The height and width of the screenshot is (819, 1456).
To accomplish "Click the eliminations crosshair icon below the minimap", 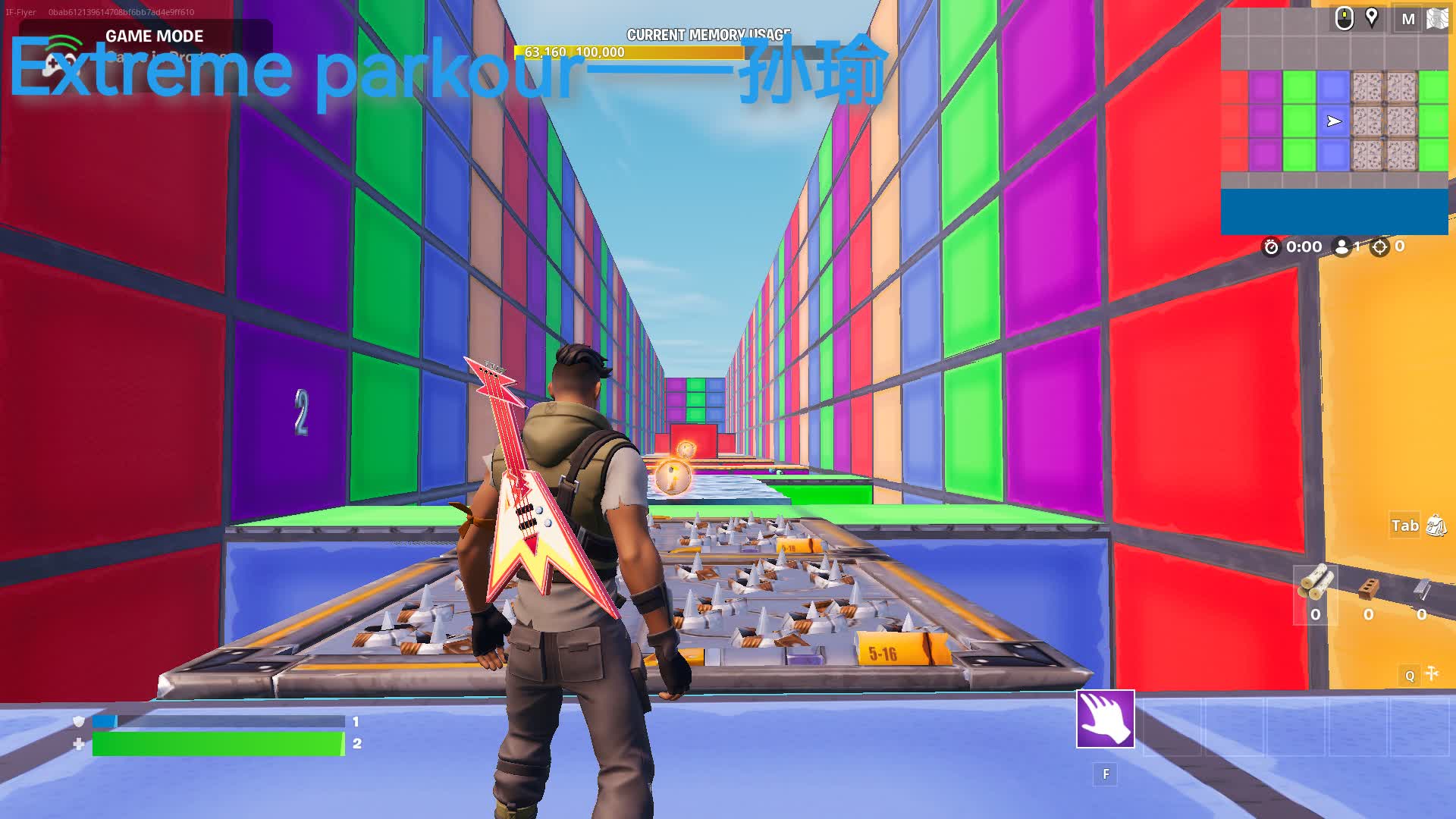I will pos(1379,246).
